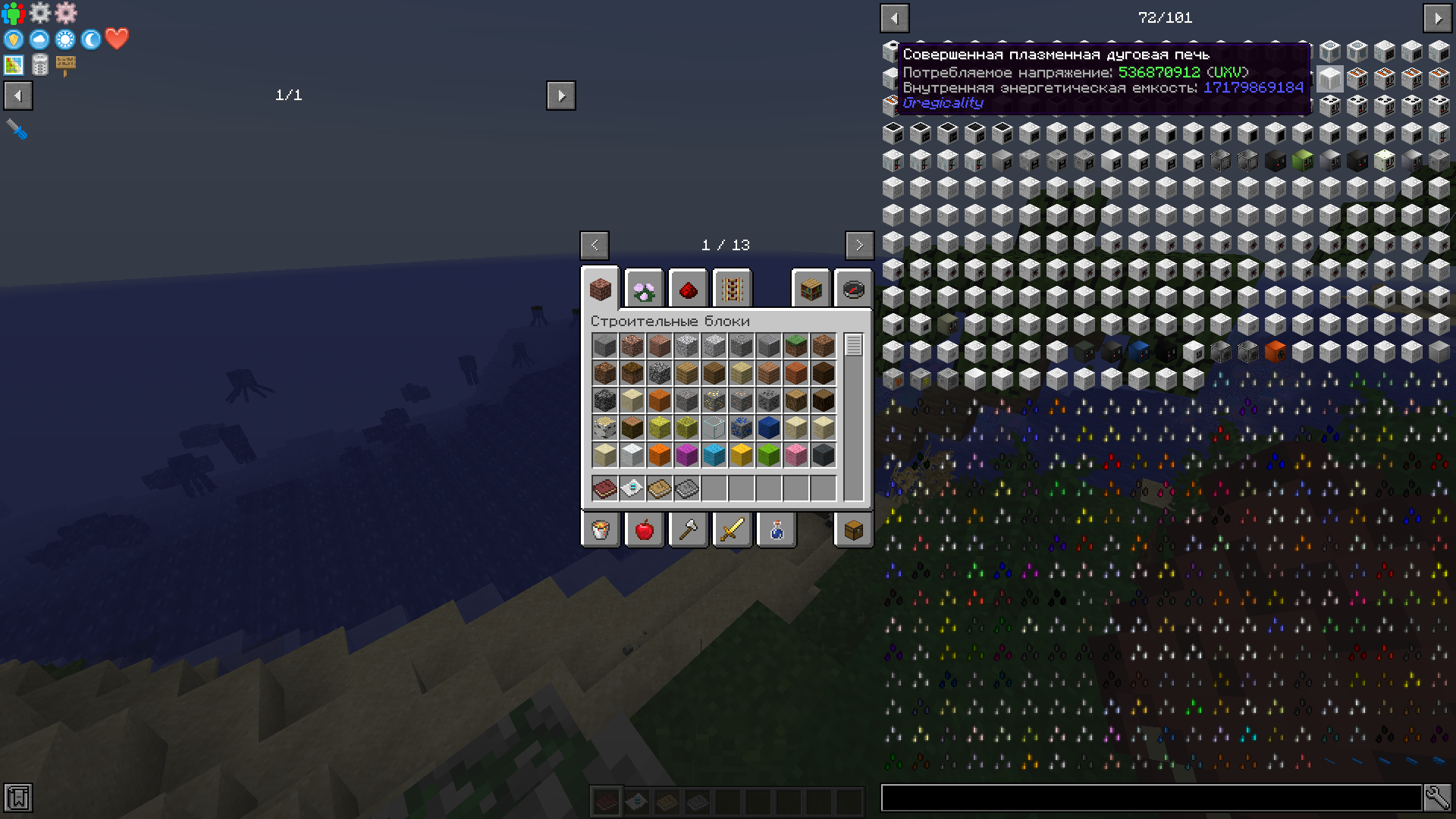The width and height of the screenshot is (1456, 819).
Task: Open the multiplayer players icon
Action: [x=13, y=13]
